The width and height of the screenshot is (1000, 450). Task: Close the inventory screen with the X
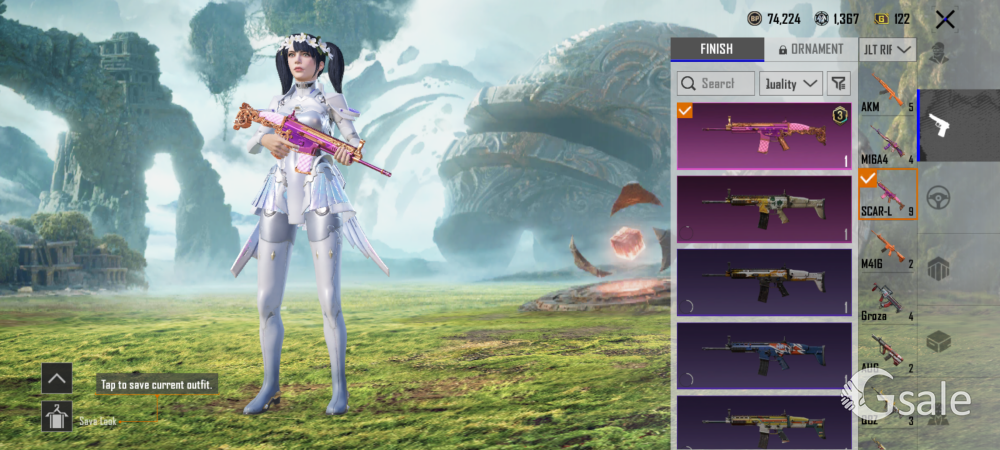[x=945, y=19]
